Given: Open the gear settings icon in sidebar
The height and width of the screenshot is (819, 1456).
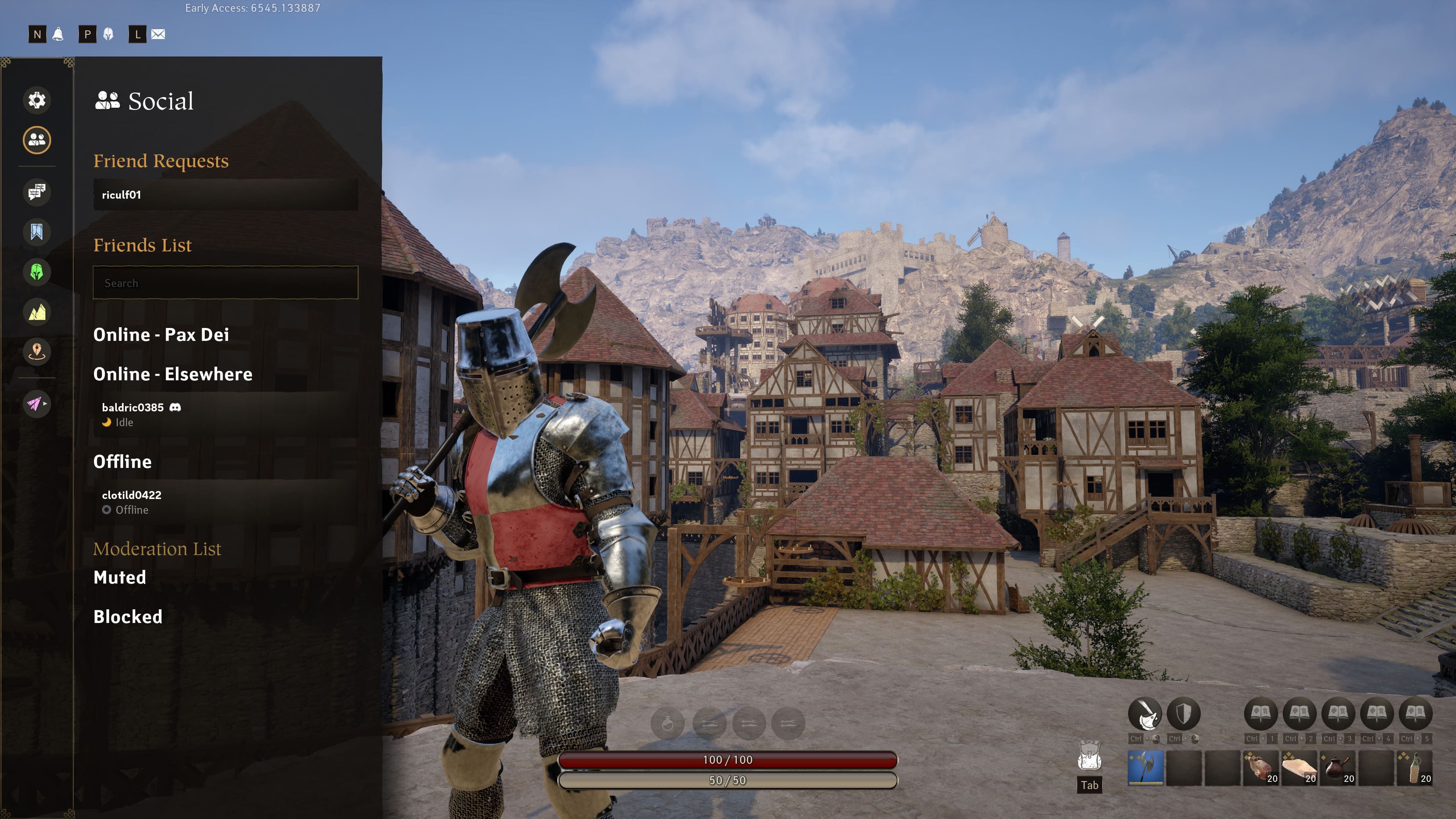Looking at the screenshot, I should pos(37,100).
